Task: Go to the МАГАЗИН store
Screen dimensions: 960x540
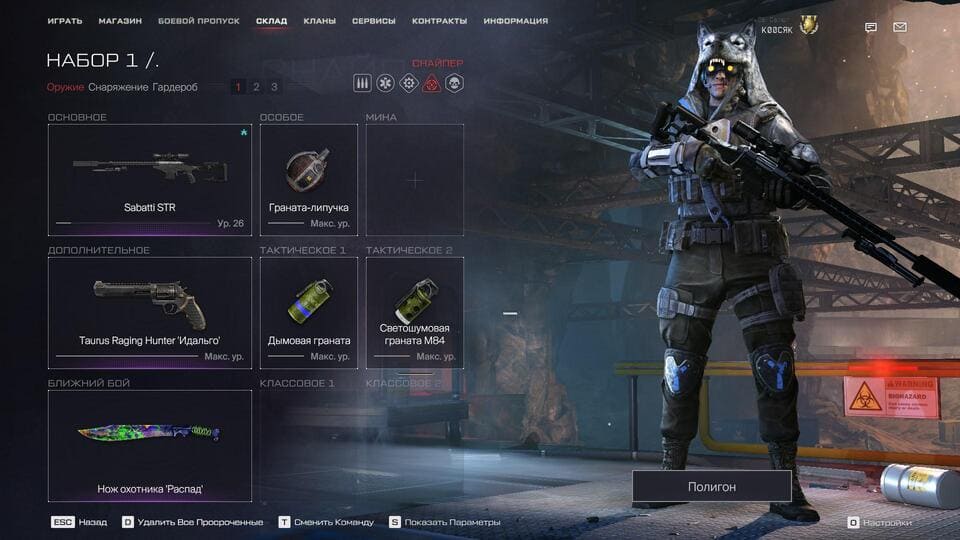Action: pos(120,21)
